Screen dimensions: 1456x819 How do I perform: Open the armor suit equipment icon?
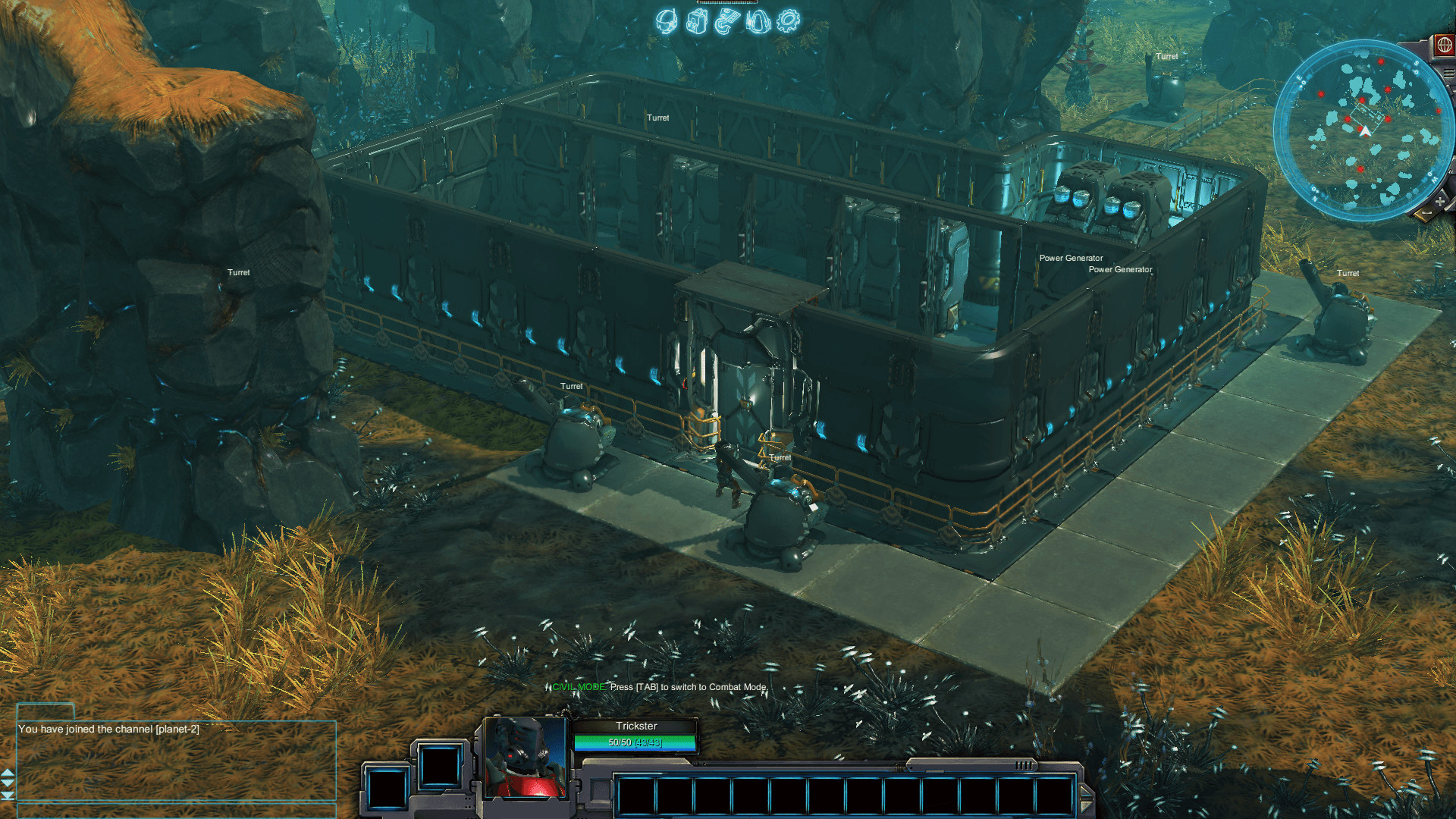click(757, 21)
